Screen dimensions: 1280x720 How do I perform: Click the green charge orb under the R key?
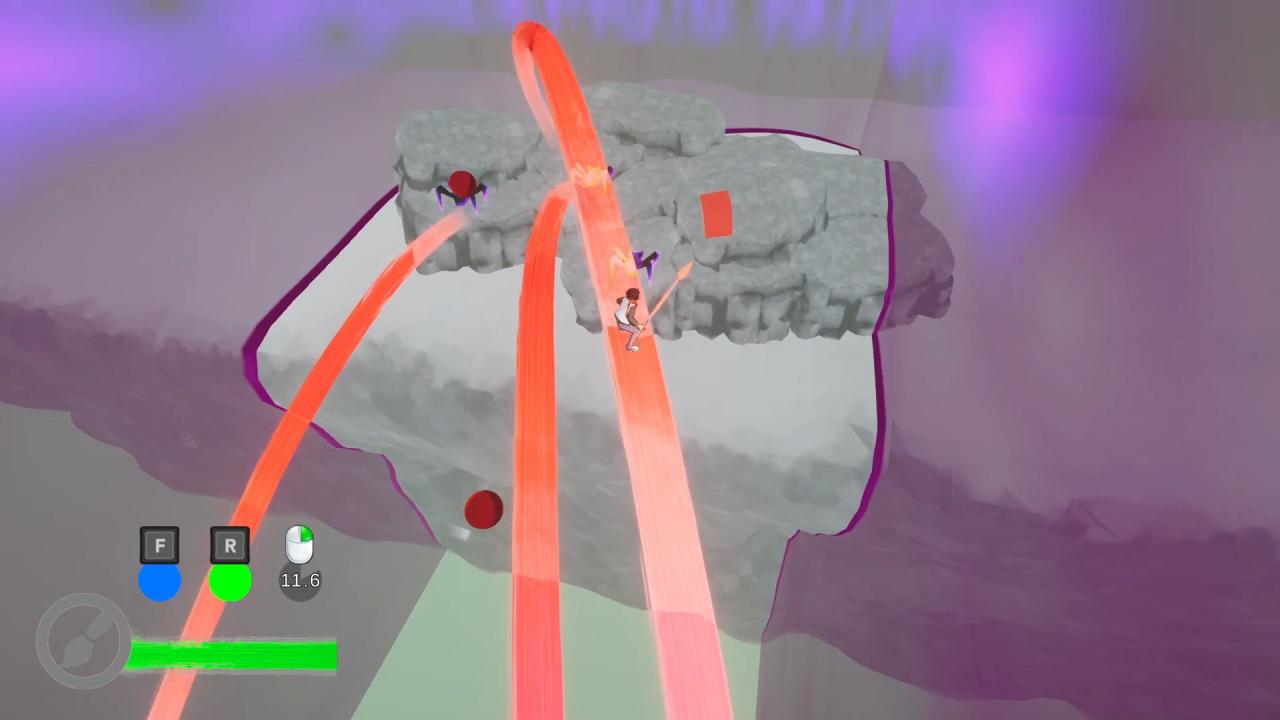coord(230,580)
